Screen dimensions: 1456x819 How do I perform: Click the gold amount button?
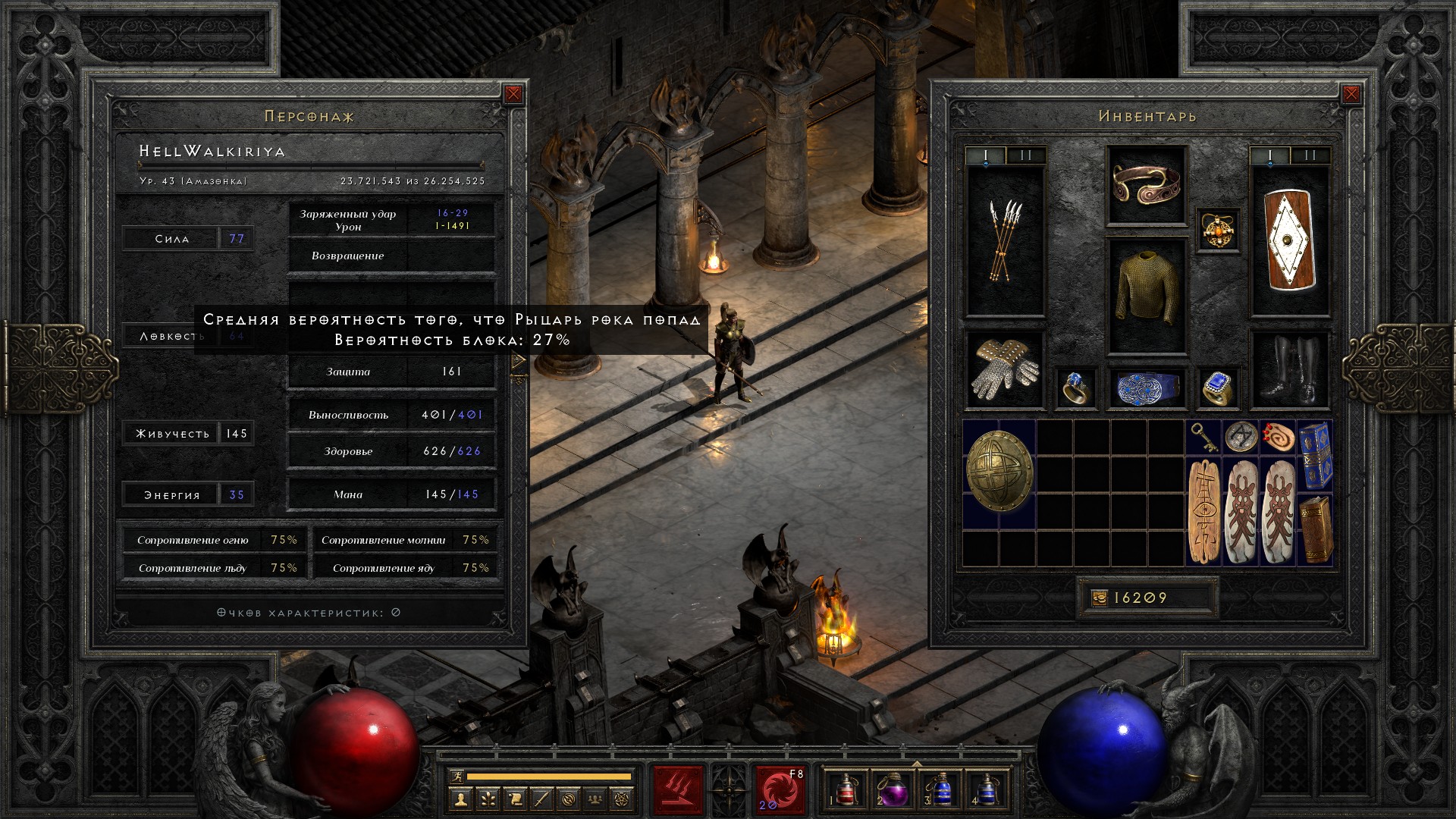[x=1099, y=598]
